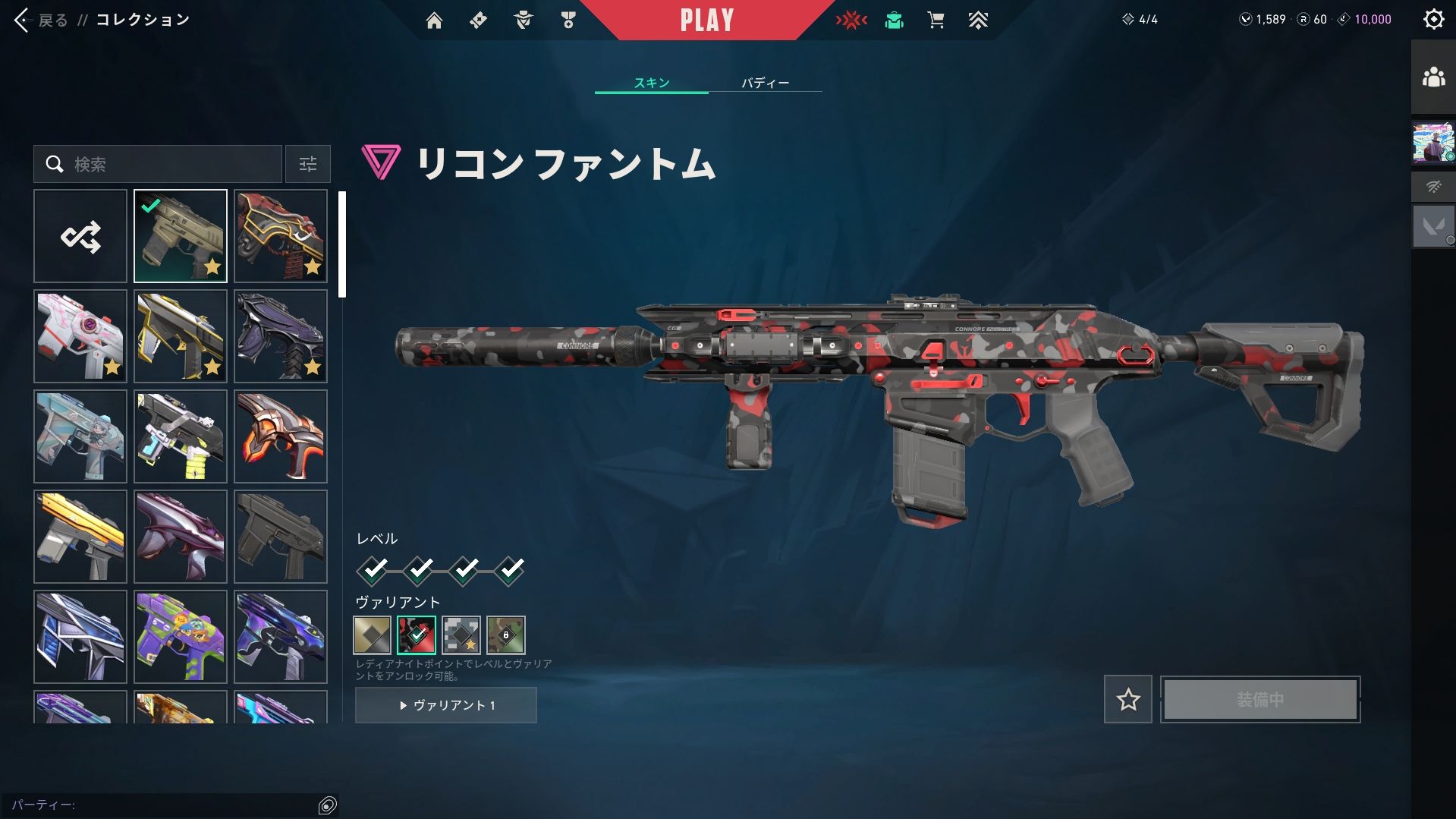Open the skin filter options

tap(308, 164)
